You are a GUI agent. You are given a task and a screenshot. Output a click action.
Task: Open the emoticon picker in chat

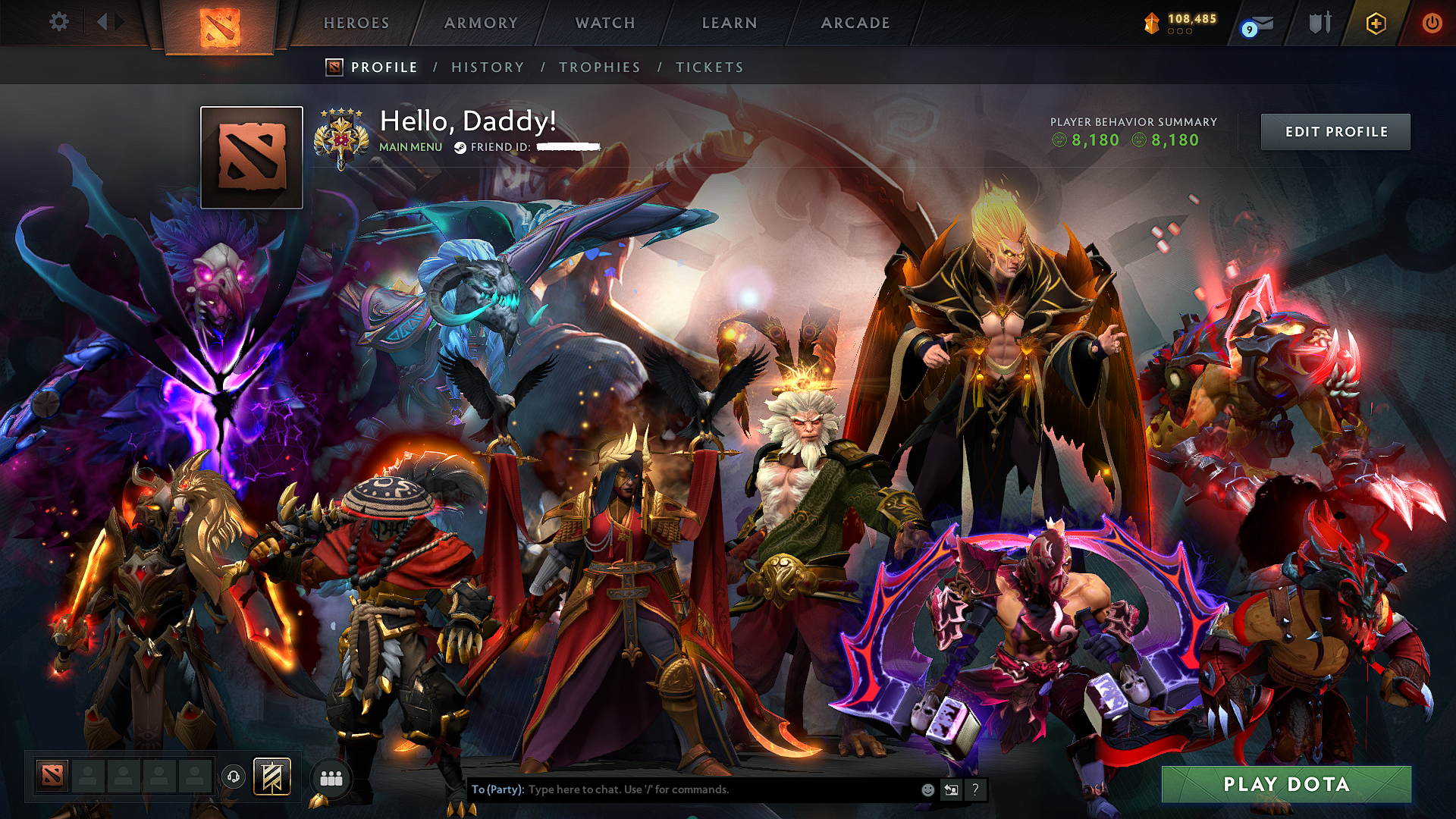(x=927, y=789)
